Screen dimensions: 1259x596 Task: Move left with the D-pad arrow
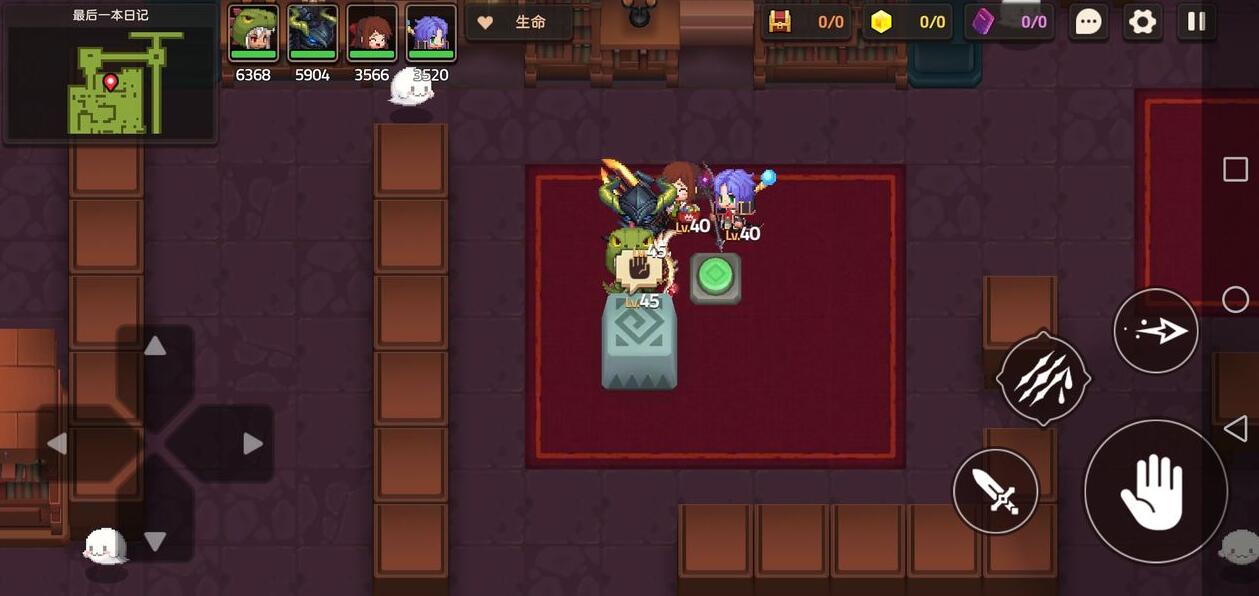57,443
